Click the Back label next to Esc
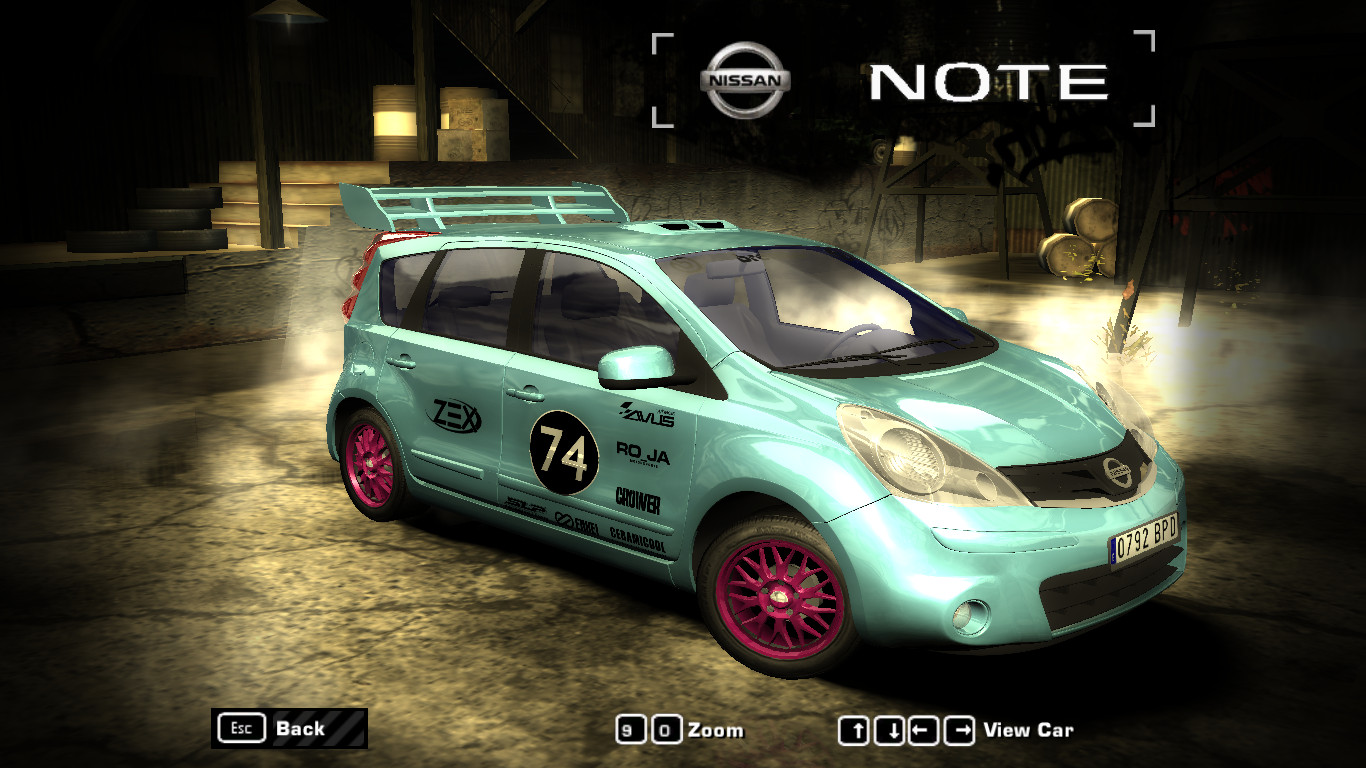This screenshot has height=768, width=1366. (x=301, y=729)
